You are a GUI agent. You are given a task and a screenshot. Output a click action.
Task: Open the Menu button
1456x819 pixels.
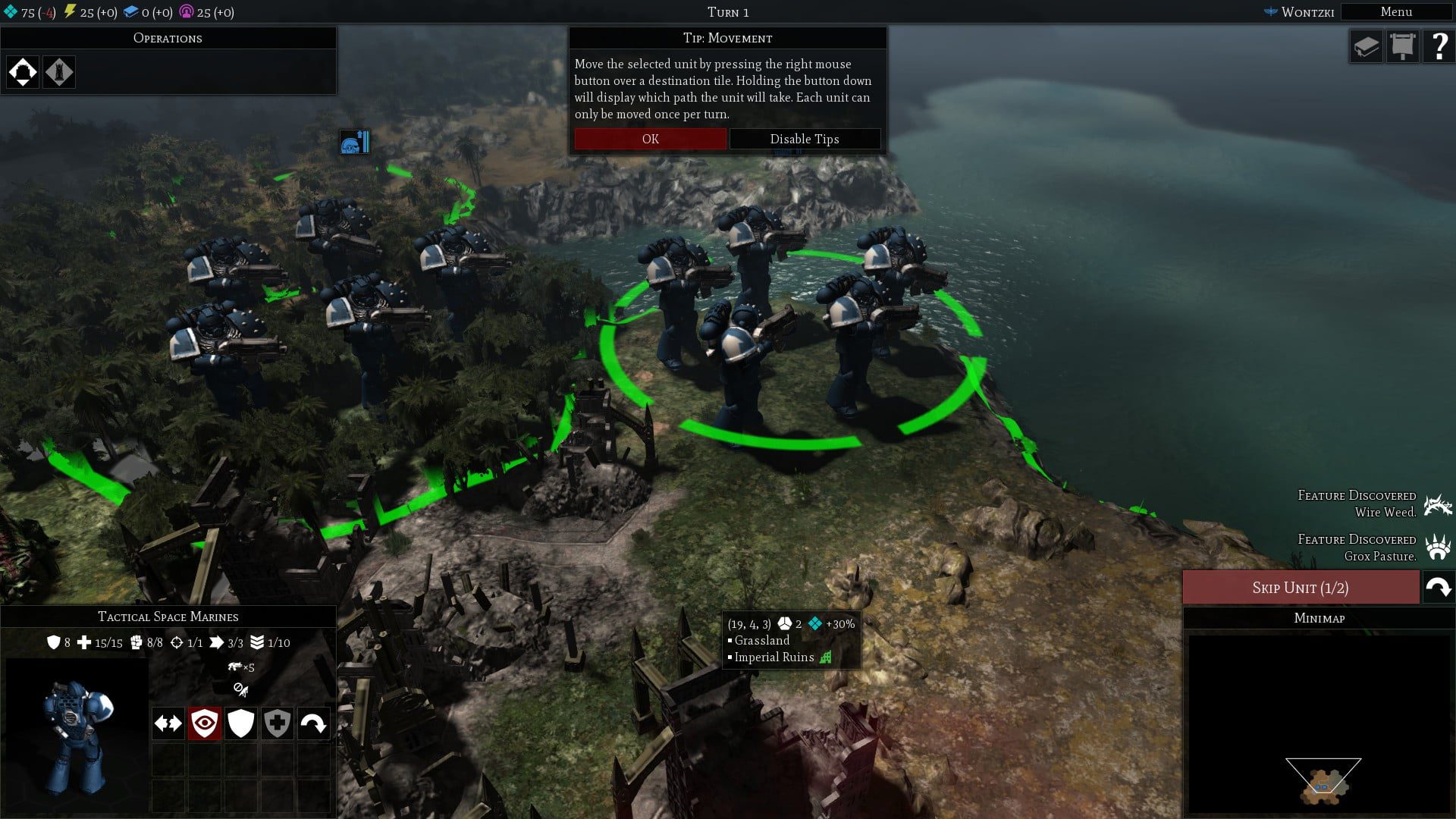pos(1395,12)
